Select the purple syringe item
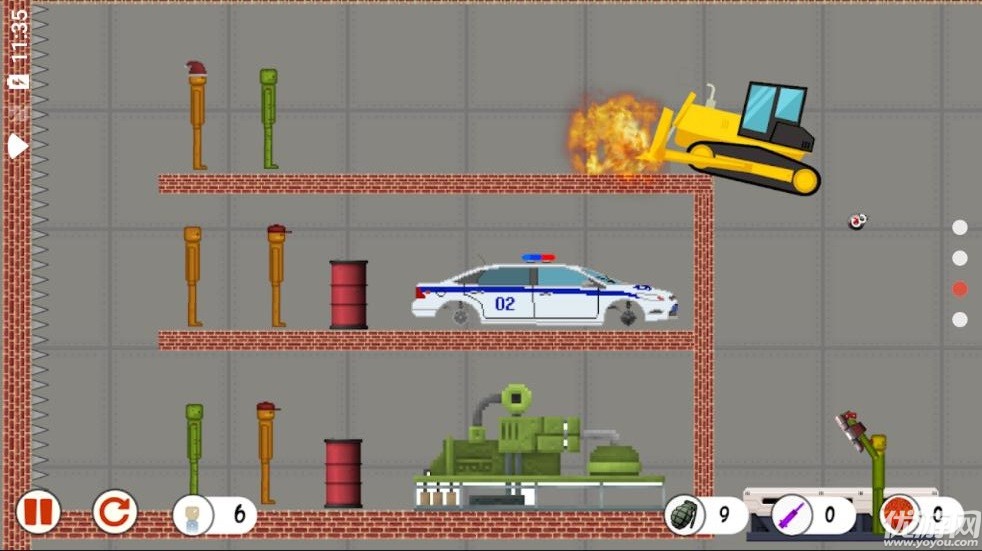Viewport: 982px width, 551px height. click(x=793, y=517)
